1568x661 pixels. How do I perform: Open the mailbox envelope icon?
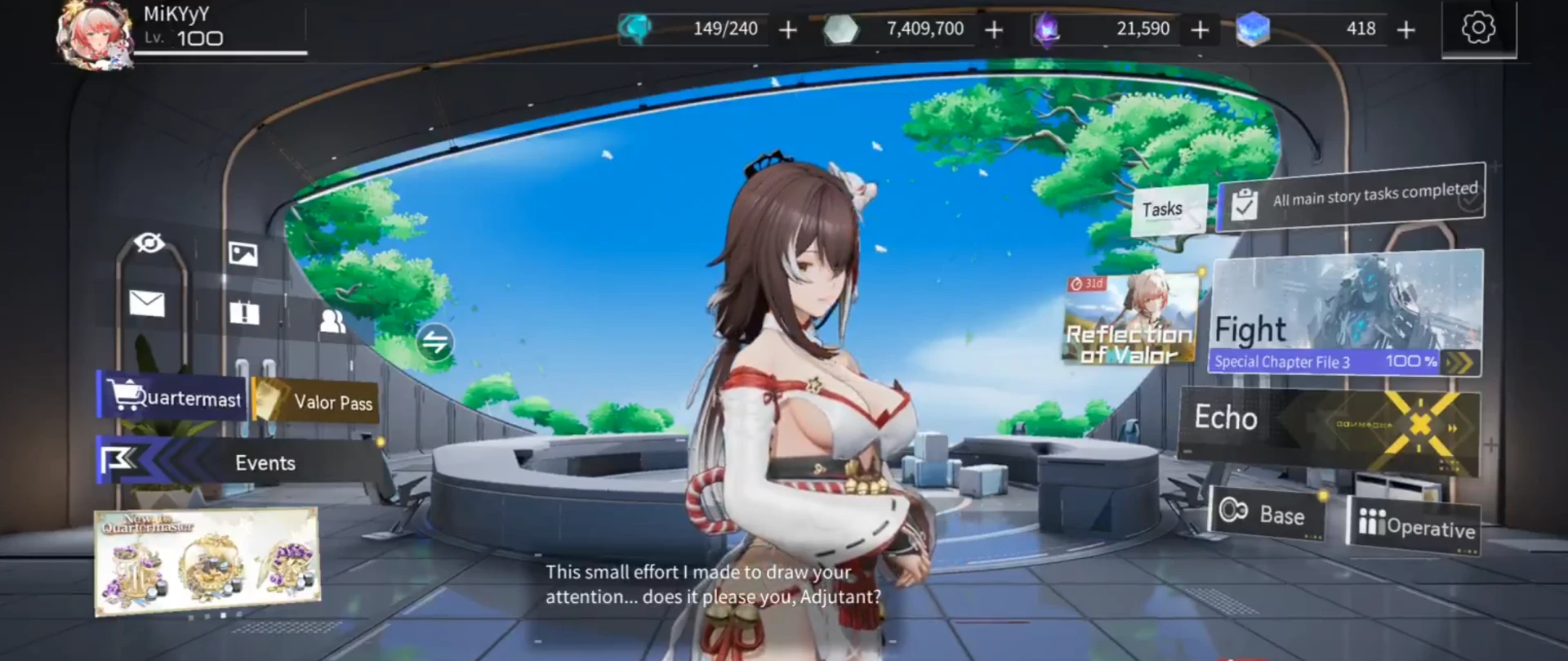point(147,303)
